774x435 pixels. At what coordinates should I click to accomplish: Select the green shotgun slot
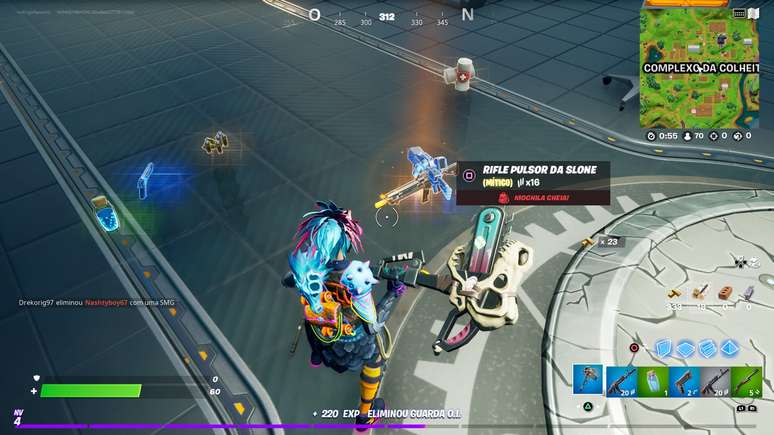[747, 381]
